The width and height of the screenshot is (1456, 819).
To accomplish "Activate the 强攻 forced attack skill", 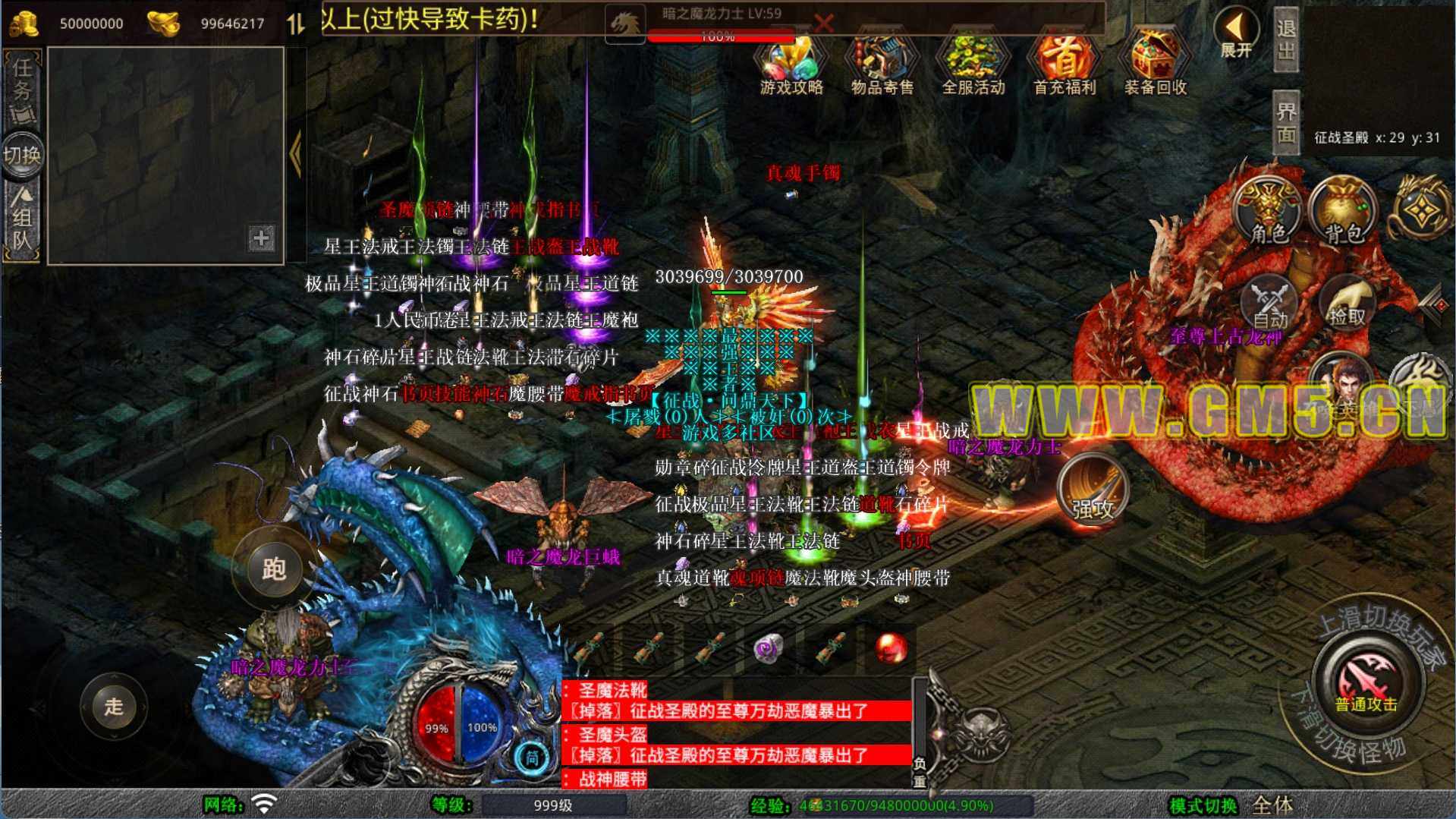I will point(1092,492).
